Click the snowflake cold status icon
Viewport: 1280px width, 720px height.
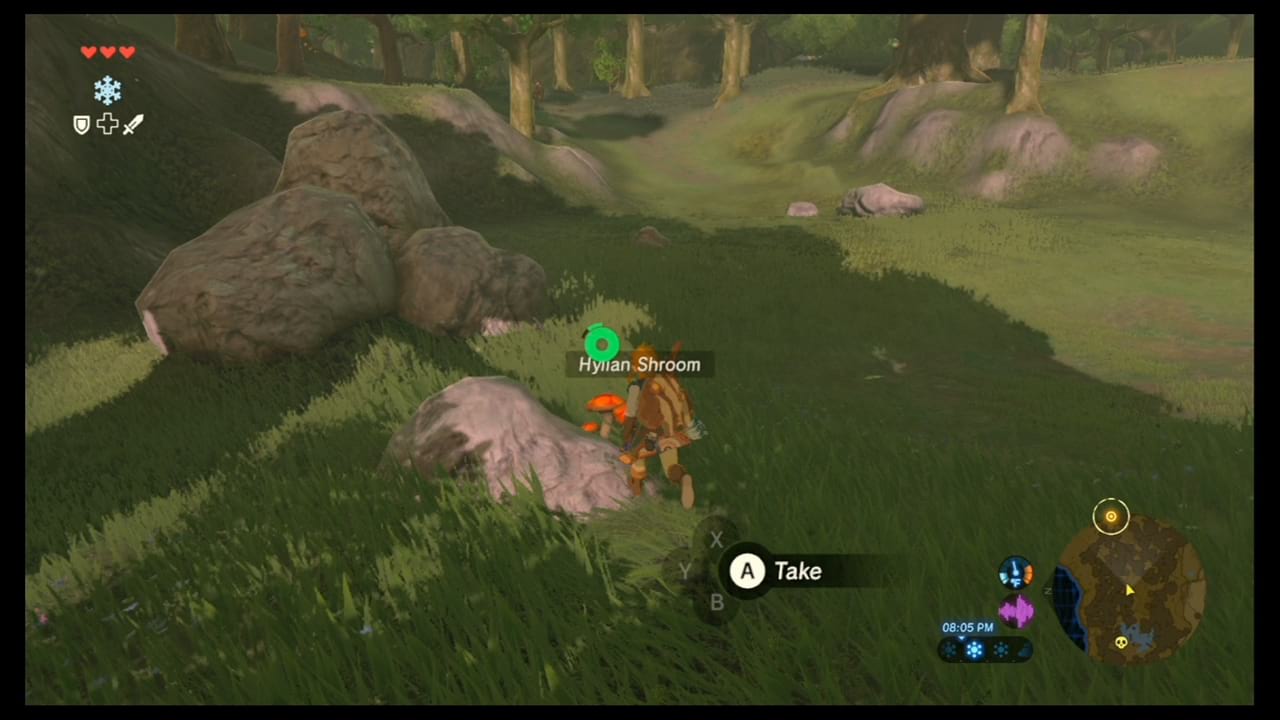(x=107, y=90)
